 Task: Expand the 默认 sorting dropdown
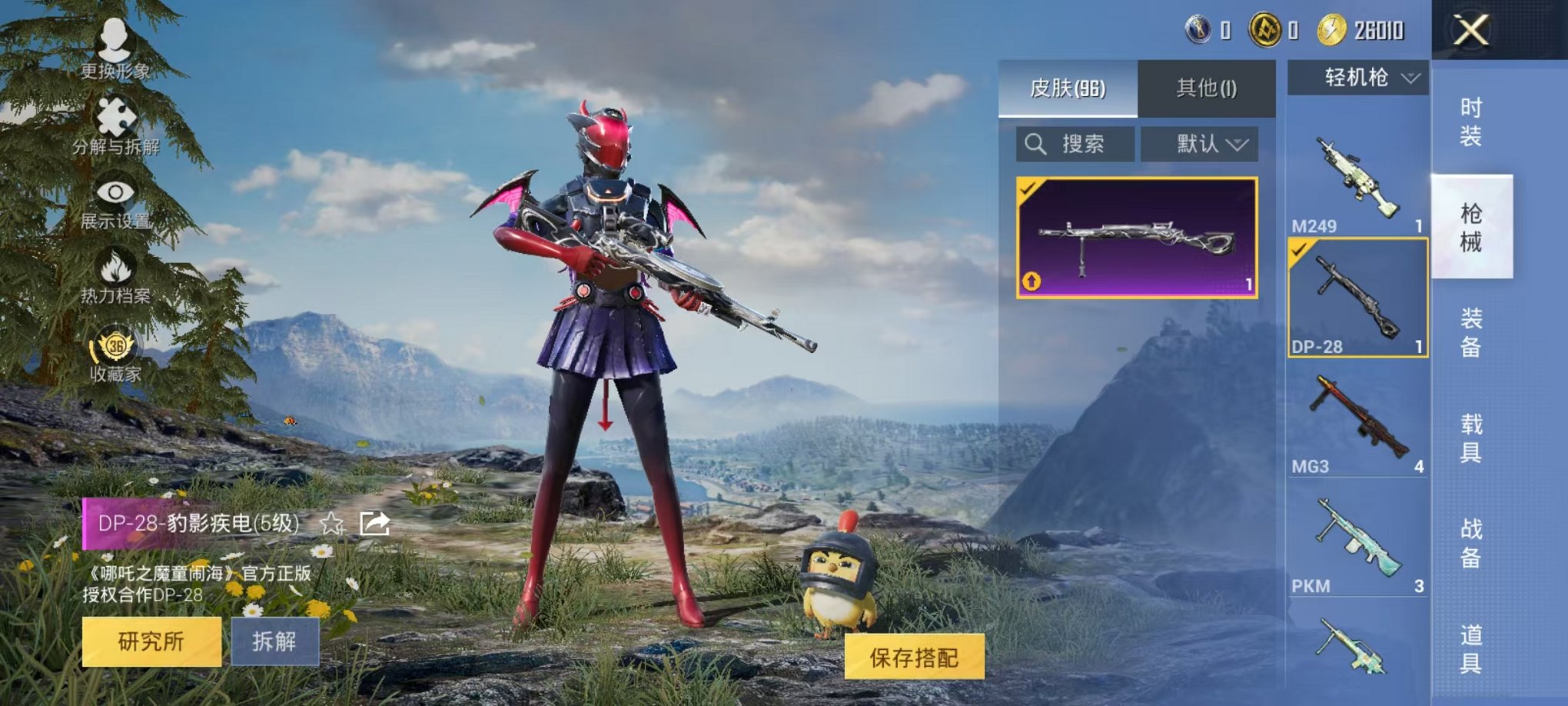[x=1201, y=144]
